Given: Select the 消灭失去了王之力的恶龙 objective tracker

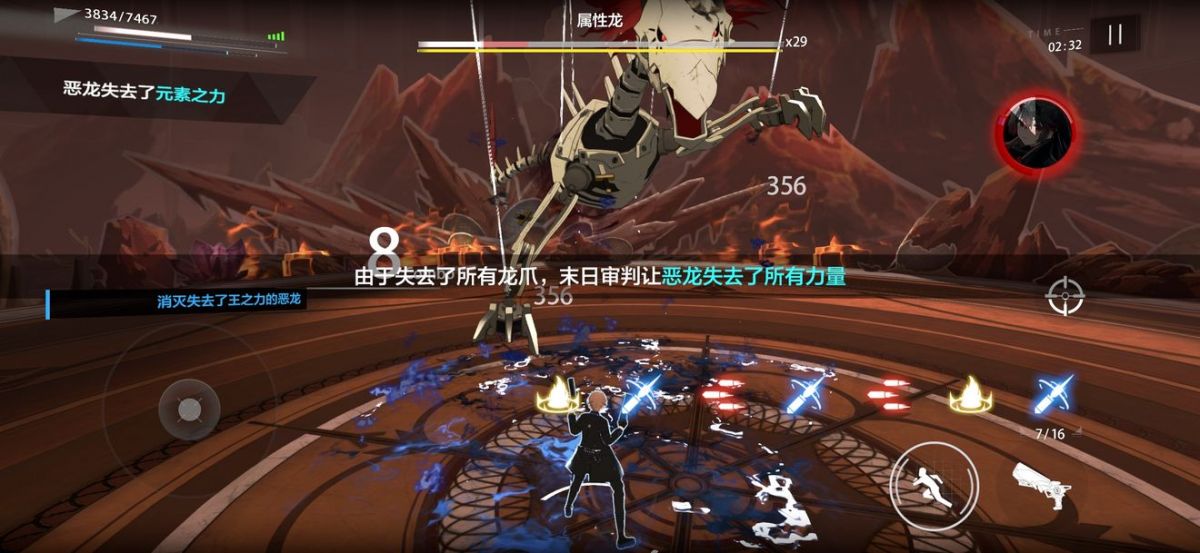Looking at the screenshot, I should (x=178, y=302).
